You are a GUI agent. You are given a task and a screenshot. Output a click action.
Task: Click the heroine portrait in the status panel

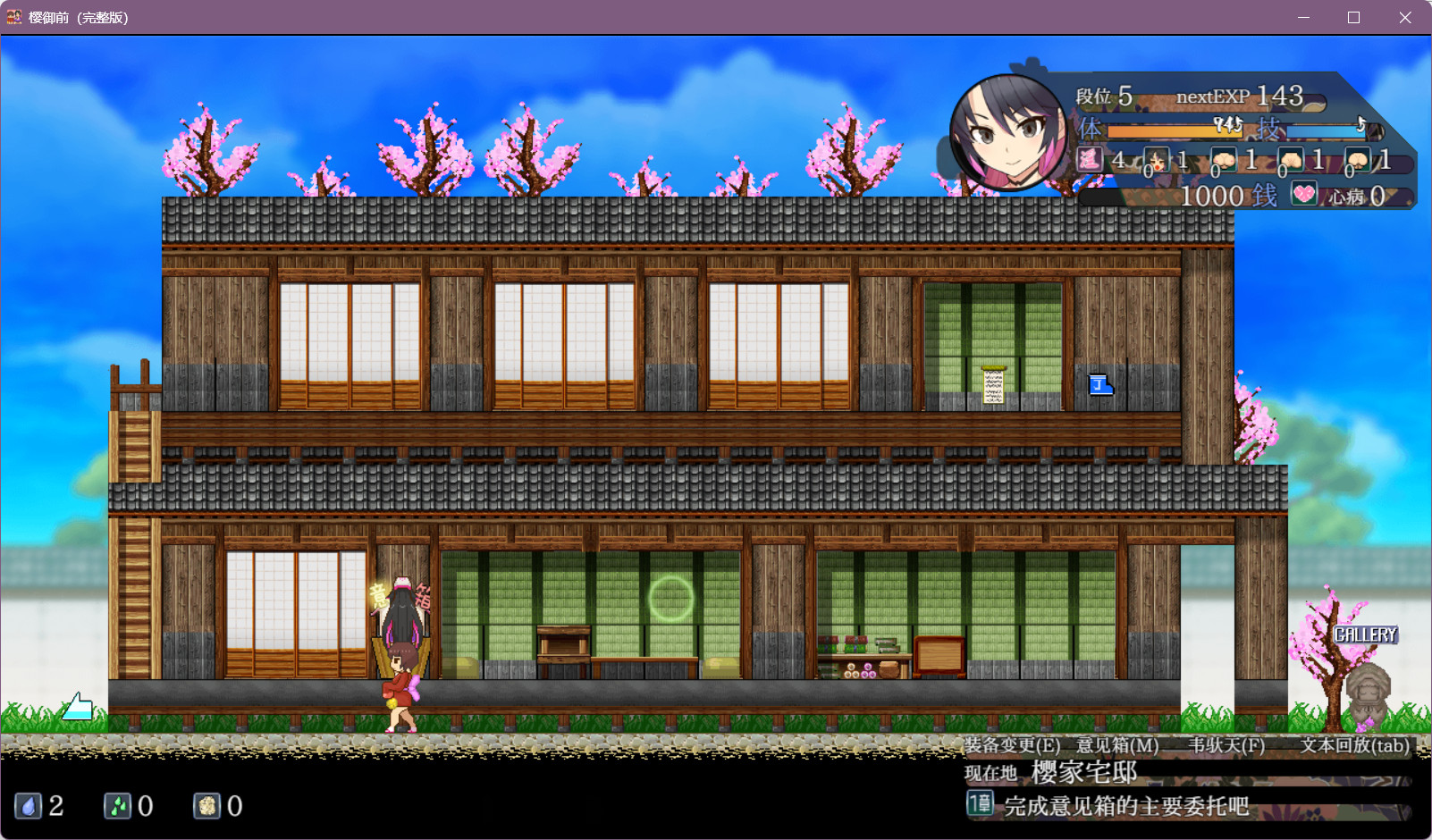1007,131
